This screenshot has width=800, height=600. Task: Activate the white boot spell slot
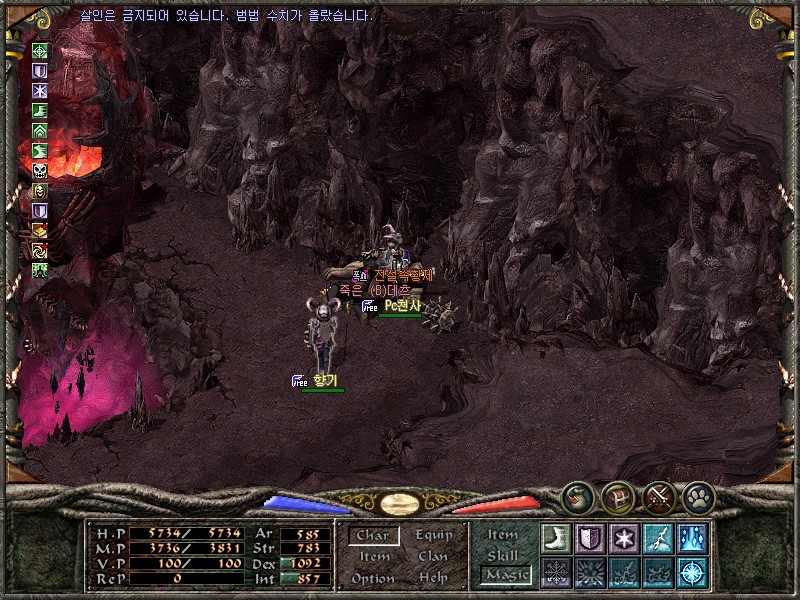click(x=555, y=538)
